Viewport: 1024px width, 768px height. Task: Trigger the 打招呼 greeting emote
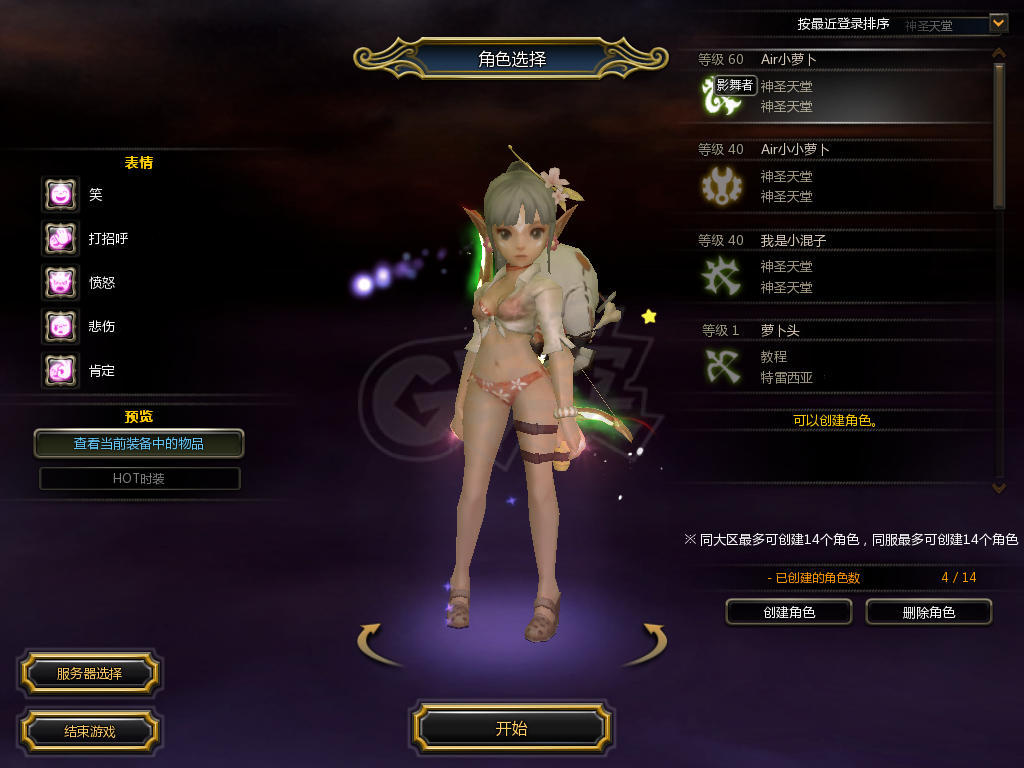[60, 238]
